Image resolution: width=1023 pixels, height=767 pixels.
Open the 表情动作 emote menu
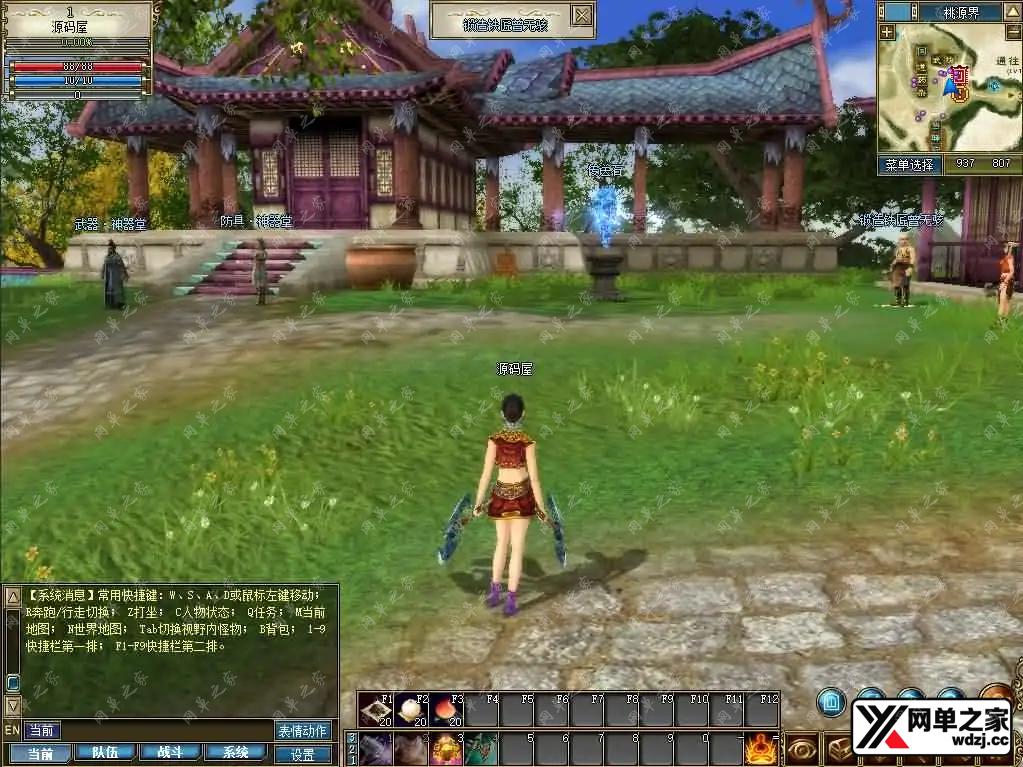tap(303, 731)
